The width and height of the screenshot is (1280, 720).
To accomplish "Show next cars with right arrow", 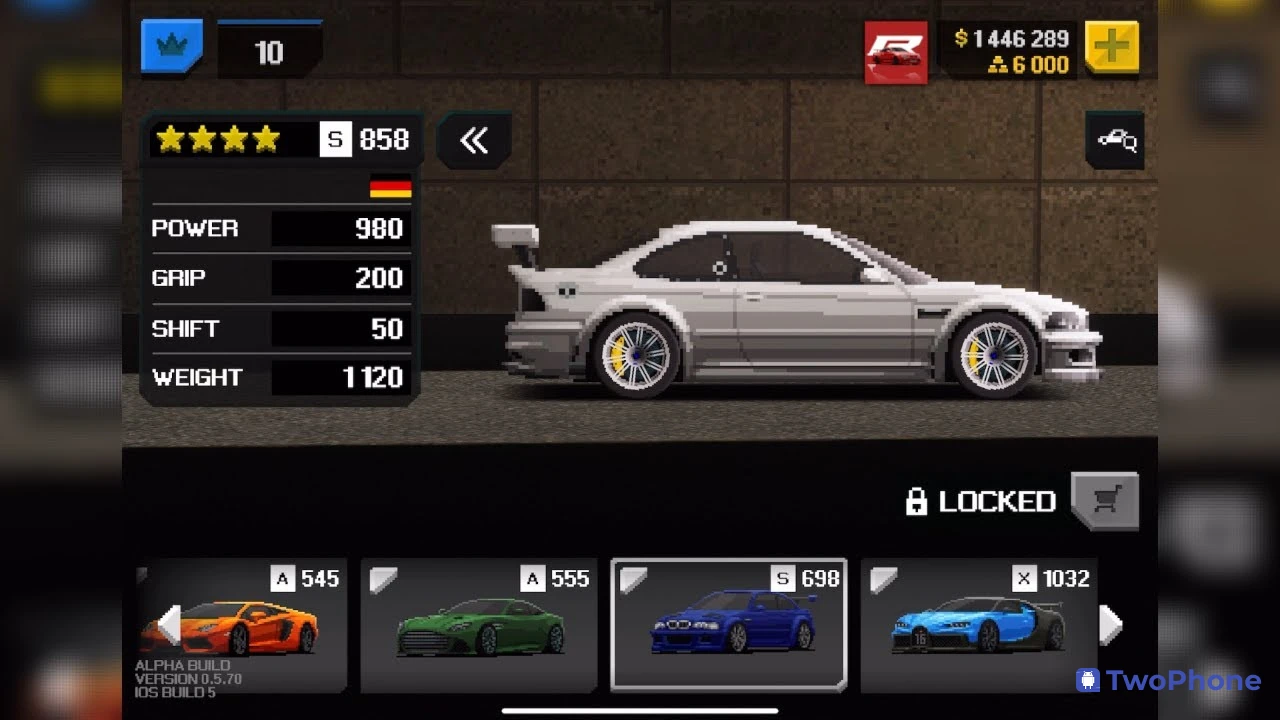I will [x=1110, y=625].
